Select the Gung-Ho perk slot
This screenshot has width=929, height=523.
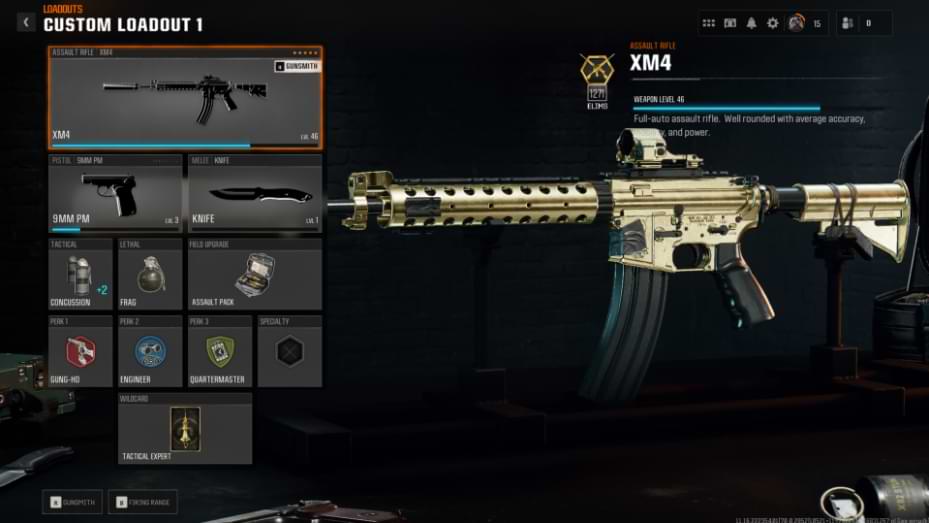click(81, 351)
